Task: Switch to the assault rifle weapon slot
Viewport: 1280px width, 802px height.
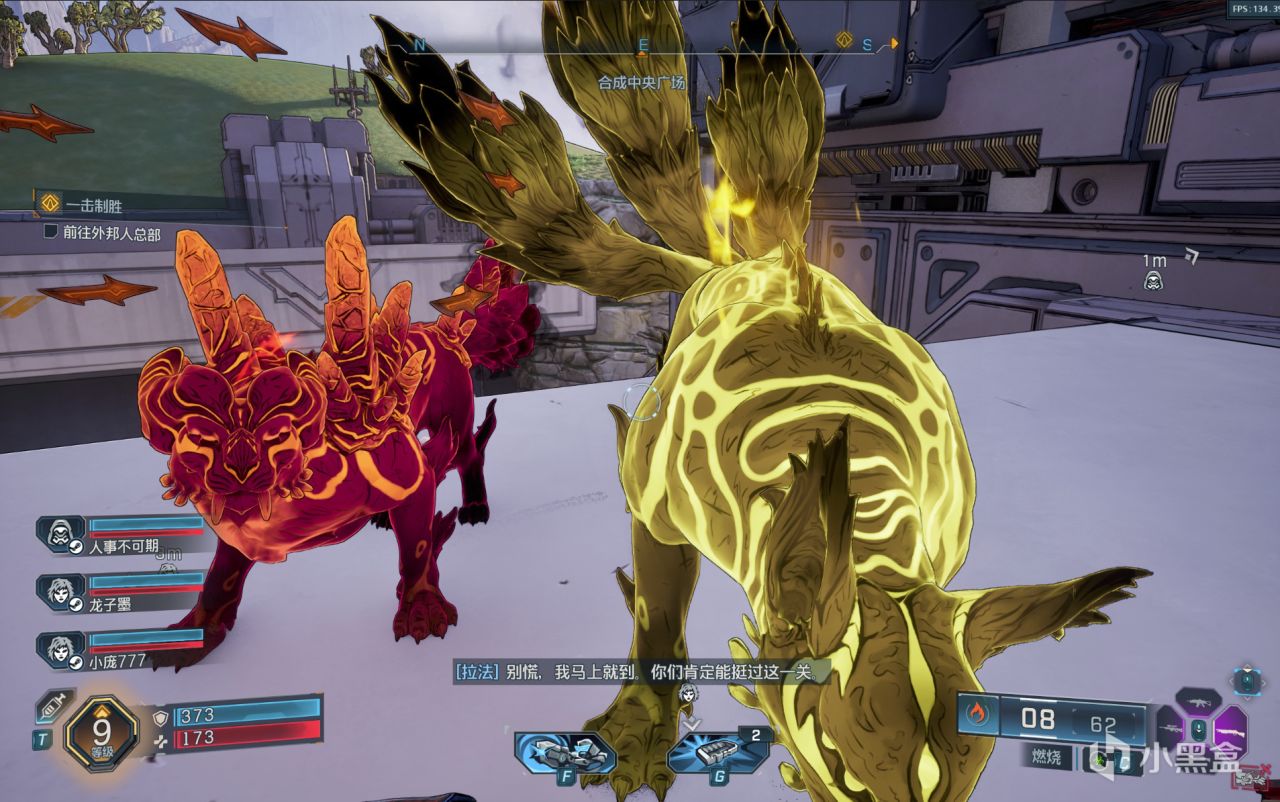Action: [x=1198, y=703]
